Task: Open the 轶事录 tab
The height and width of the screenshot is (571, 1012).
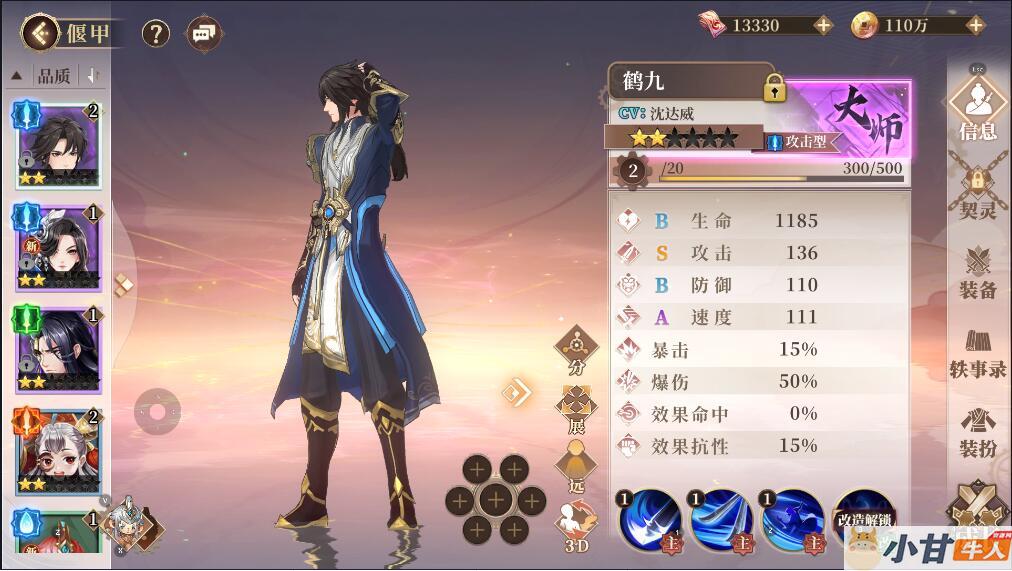Action: click(977, 352)
